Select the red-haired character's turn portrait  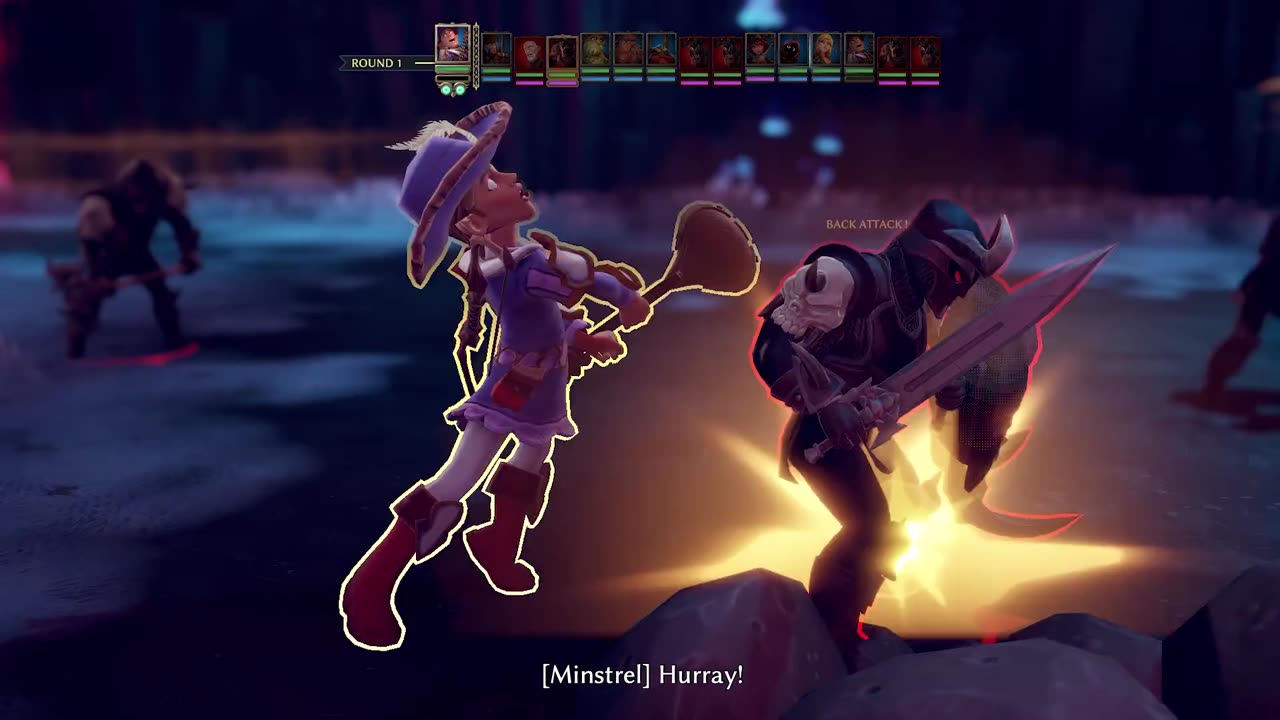pyautogui.click(x=760, y=51)
